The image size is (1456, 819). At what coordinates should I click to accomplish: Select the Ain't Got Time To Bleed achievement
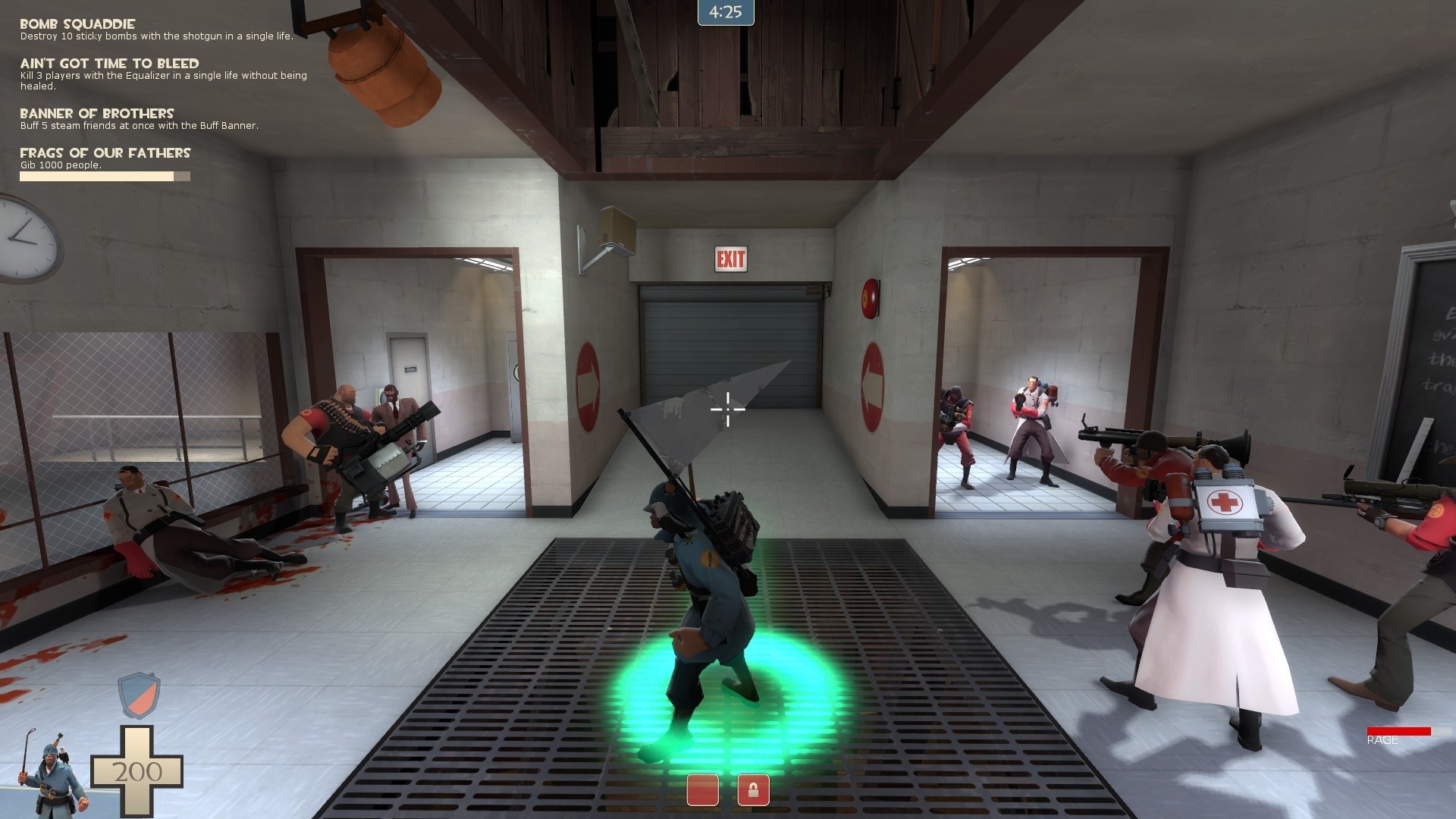coord(111,64)
